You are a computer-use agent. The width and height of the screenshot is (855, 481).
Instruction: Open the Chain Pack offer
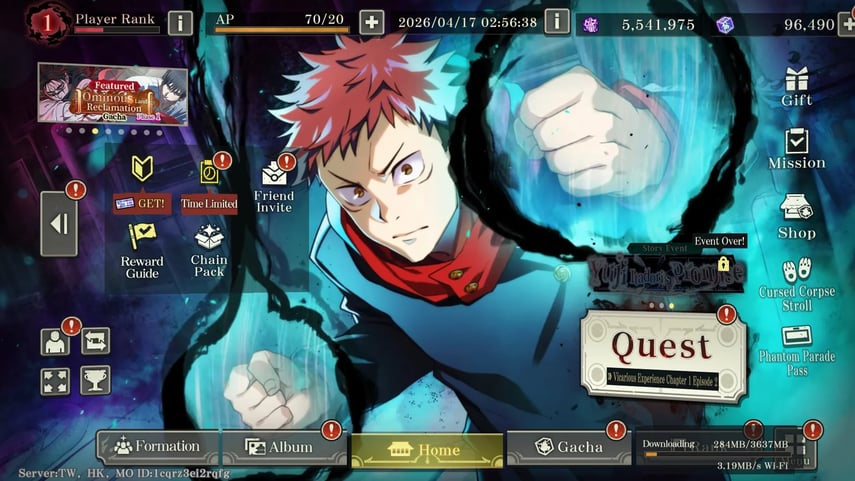[209, 250]
